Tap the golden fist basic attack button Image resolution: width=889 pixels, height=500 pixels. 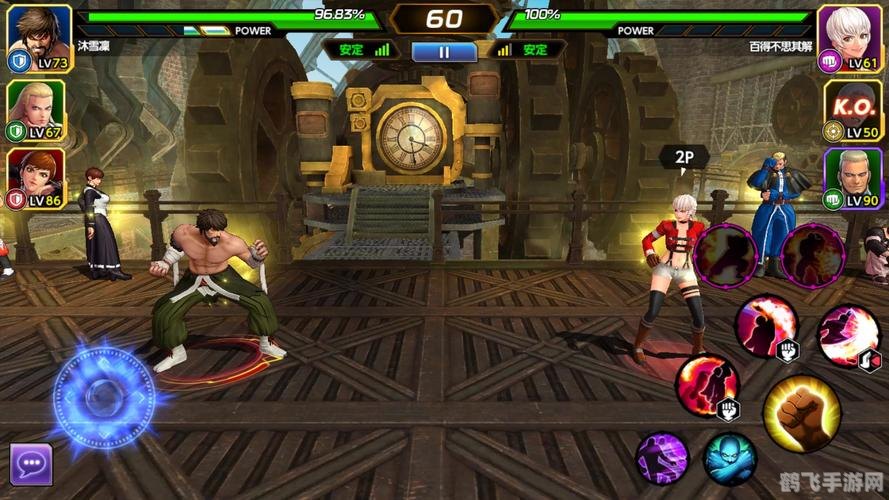click(800, 413)
